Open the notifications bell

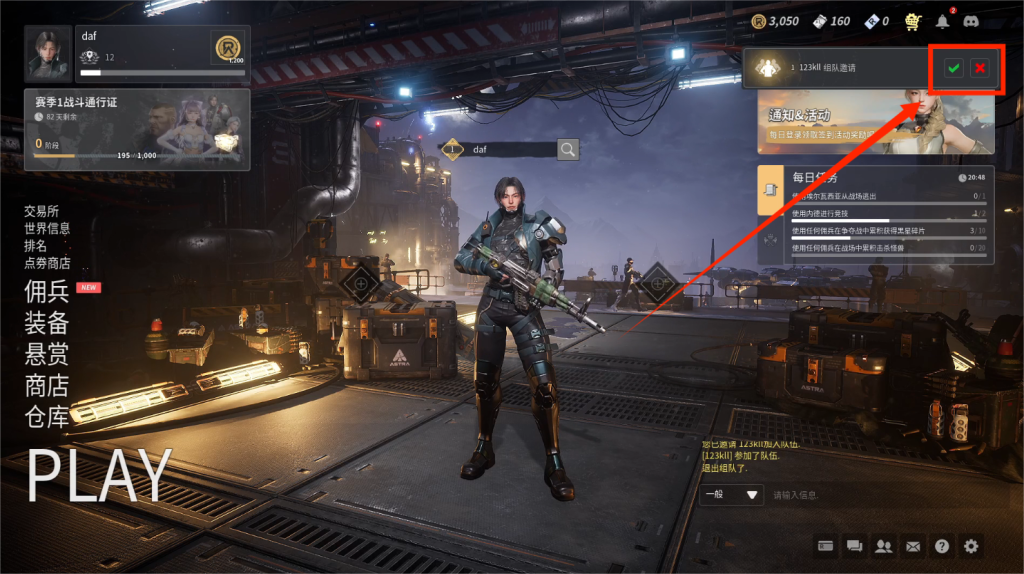coord(942,21)
